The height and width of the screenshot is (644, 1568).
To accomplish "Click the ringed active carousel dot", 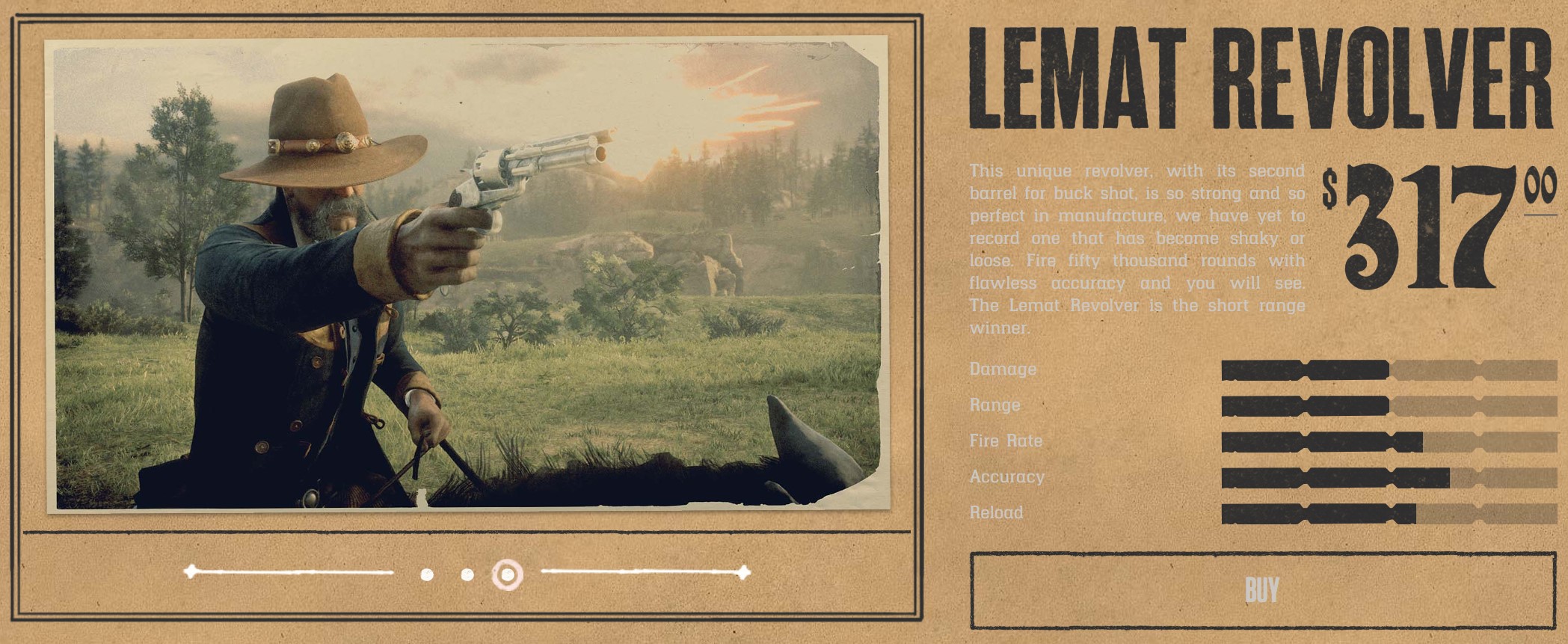I will [x=508, y=574].
